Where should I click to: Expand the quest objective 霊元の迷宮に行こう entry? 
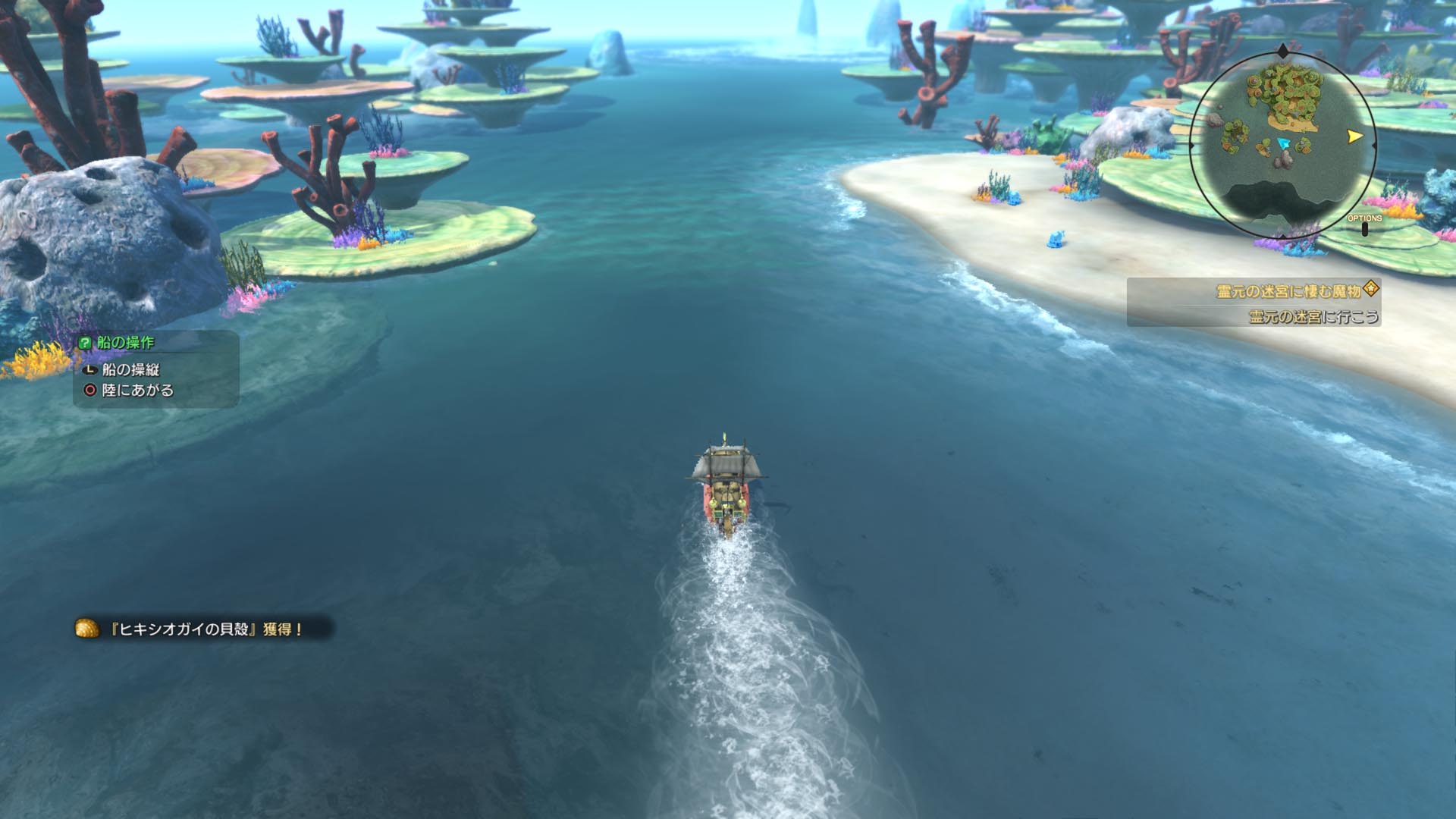1313,316
